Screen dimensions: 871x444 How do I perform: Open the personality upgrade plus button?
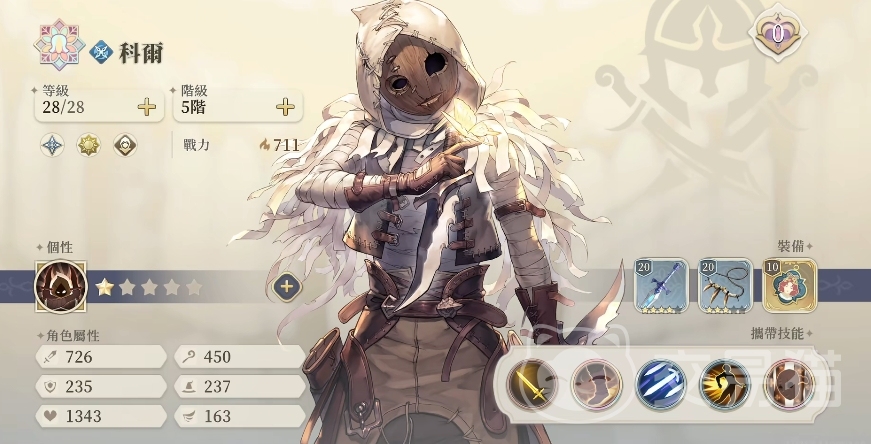(286, 286)
